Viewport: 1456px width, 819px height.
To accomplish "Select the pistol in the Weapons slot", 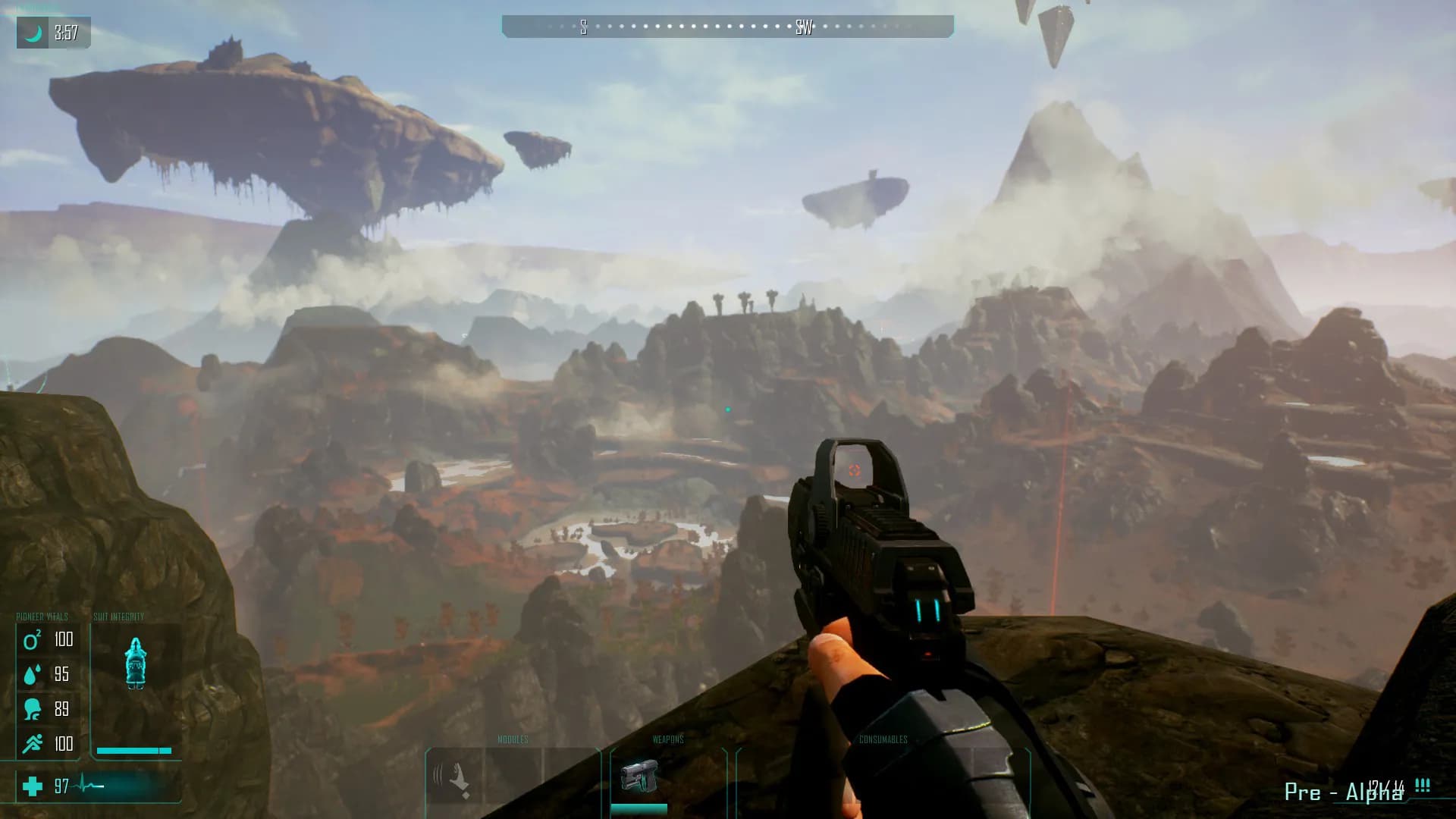I will (x=639, y=777).
